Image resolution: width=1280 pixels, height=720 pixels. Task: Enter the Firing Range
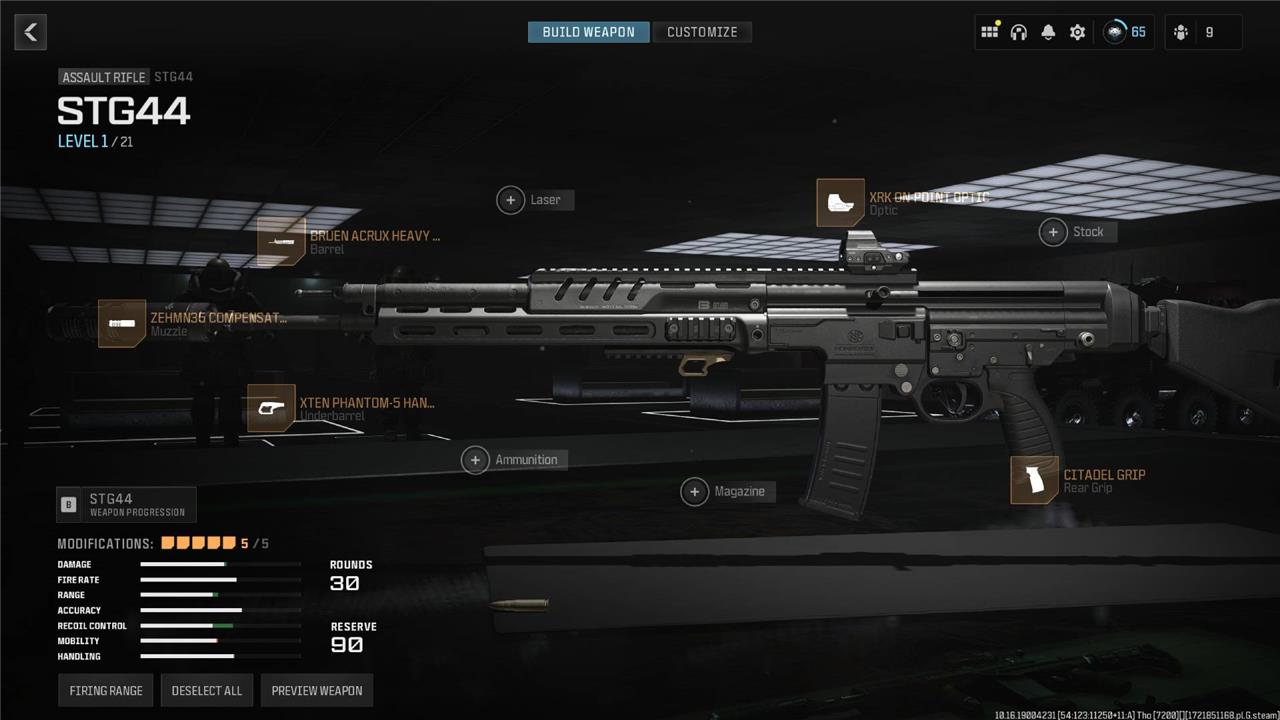[x=106, y=690]
